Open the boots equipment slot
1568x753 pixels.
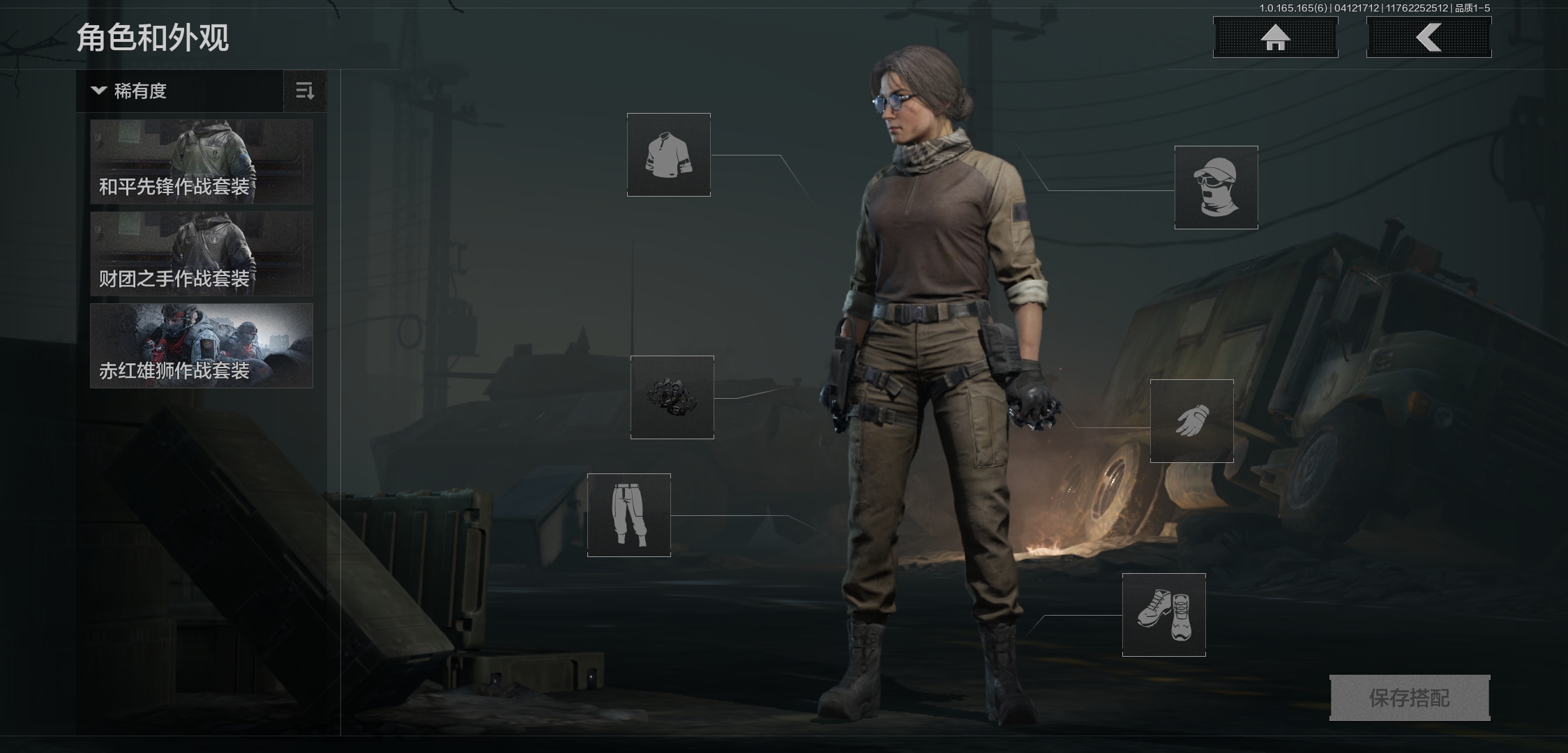(x=1163, y=615)
